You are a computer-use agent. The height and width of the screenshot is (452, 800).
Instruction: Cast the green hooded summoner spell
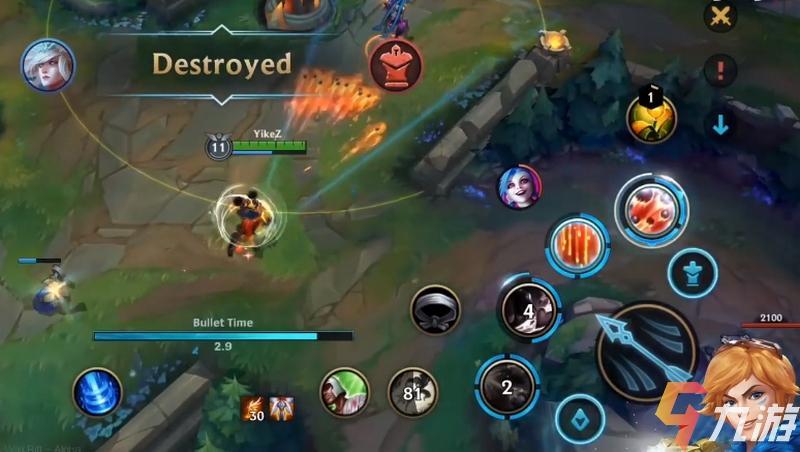tap(344, 392)
